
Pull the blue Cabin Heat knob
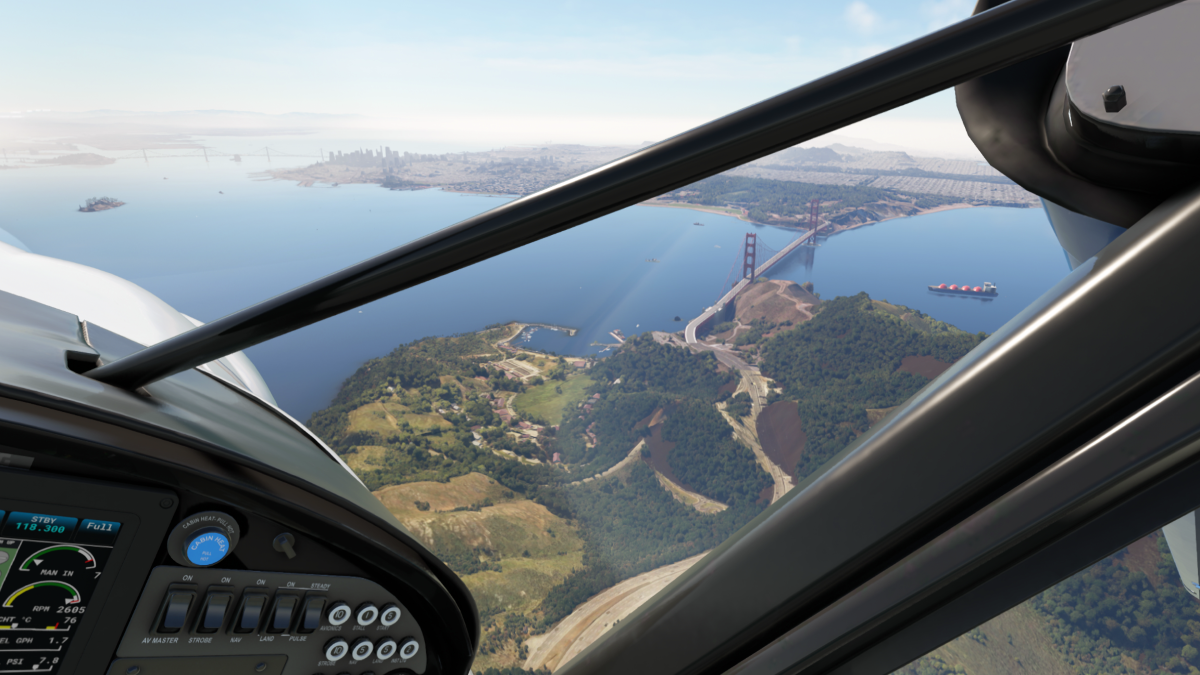click(207, 543)
